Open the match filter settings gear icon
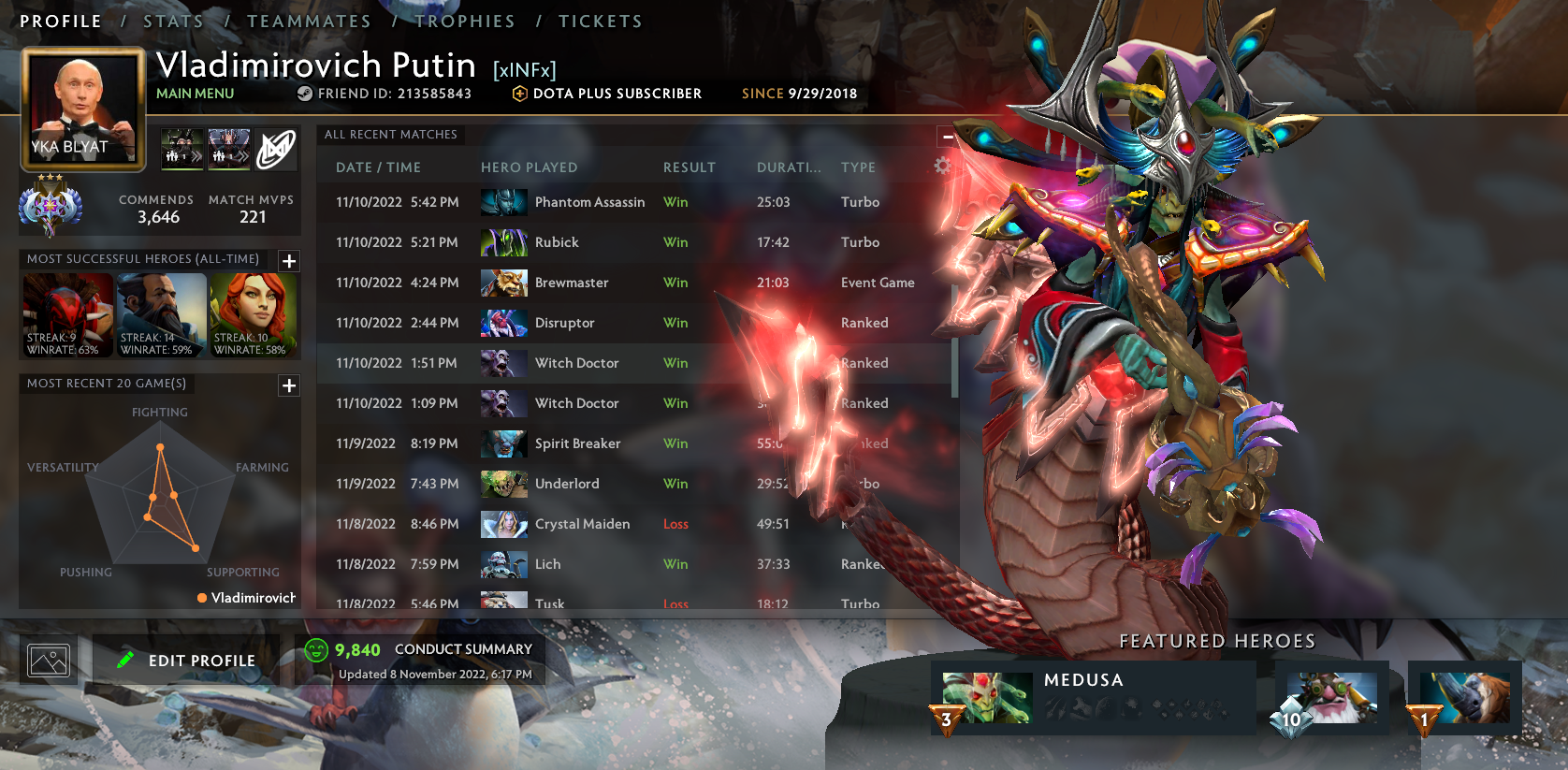The height and width of the screenshot is (770, 1568). pyautogui.click(x=944, y=165)
